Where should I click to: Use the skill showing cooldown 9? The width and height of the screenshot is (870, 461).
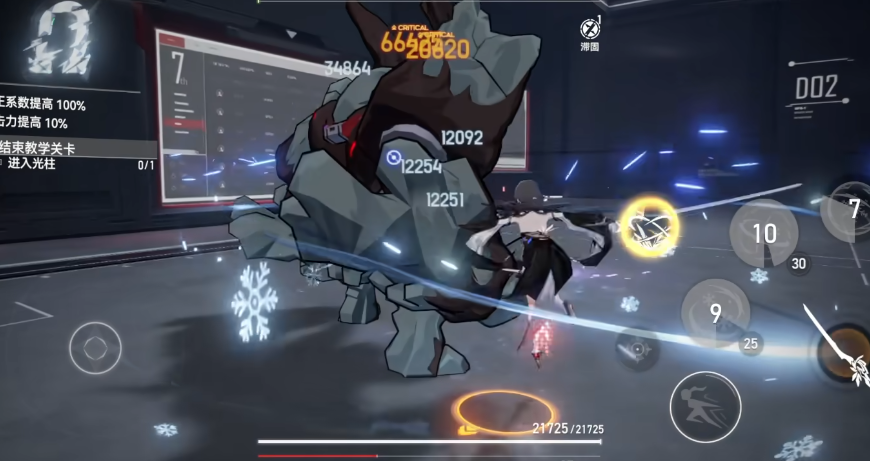point(716,313)
